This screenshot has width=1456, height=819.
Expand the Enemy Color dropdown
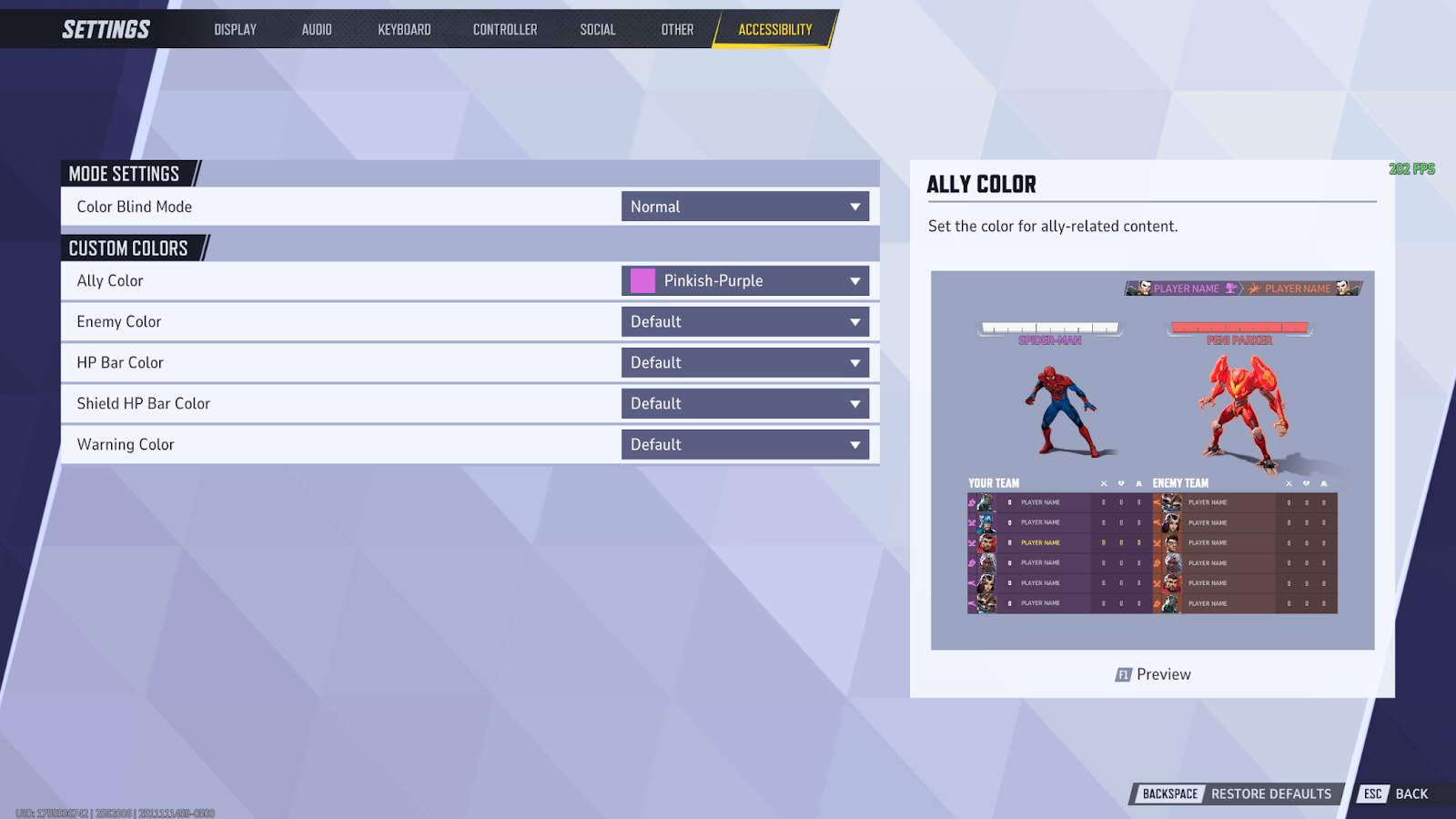[x=744, y=321]
